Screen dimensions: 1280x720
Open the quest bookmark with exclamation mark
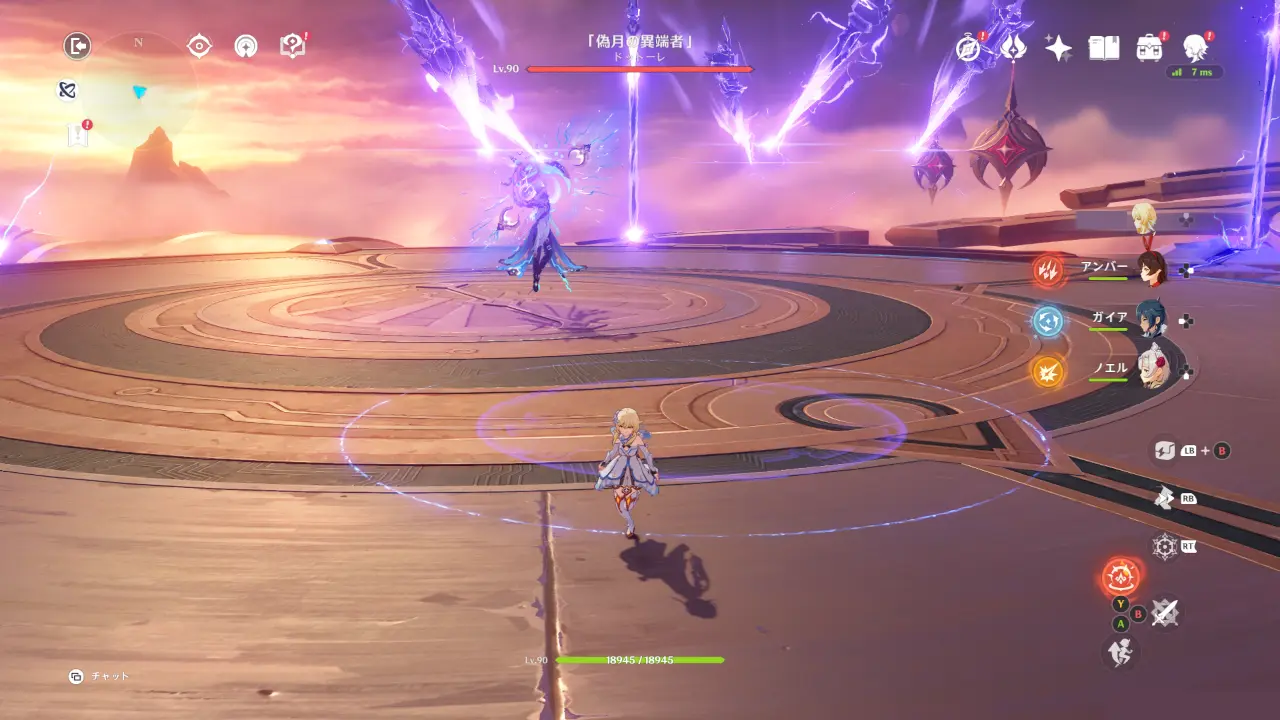point(78,135)
